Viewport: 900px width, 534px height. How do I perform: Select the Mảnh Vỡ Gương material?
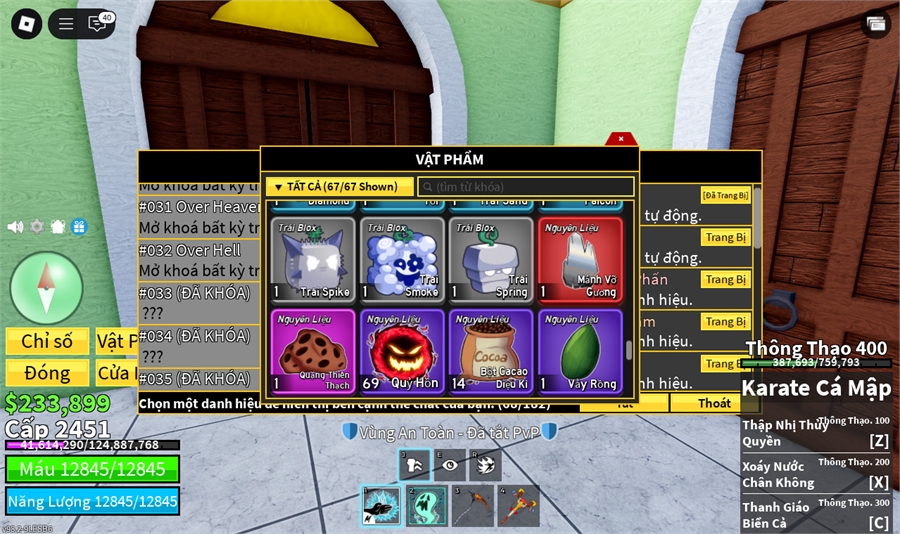pos(580,259)
